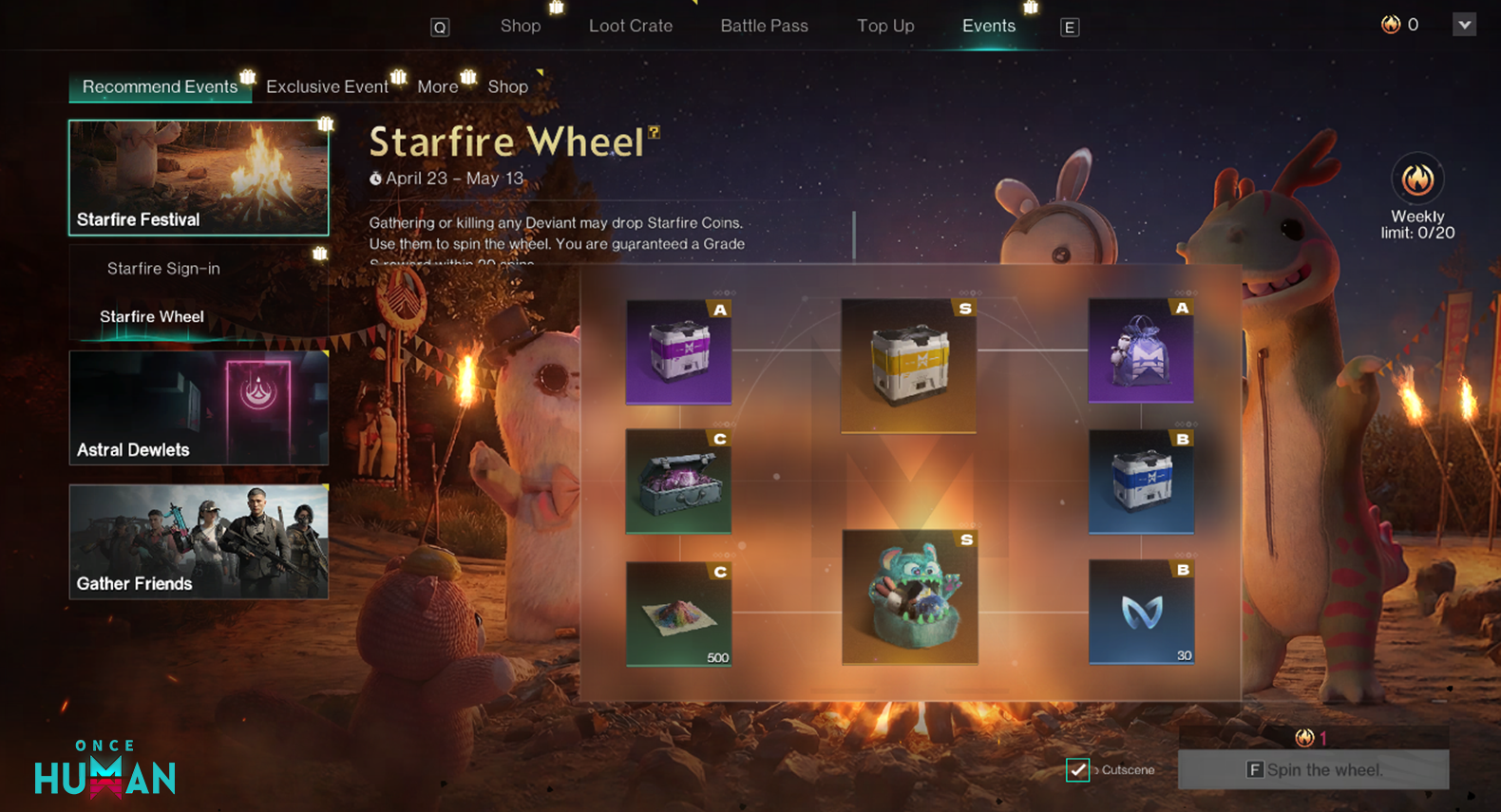Choose the Starfire Wheel entry
1501x812 pixels.
152,316
